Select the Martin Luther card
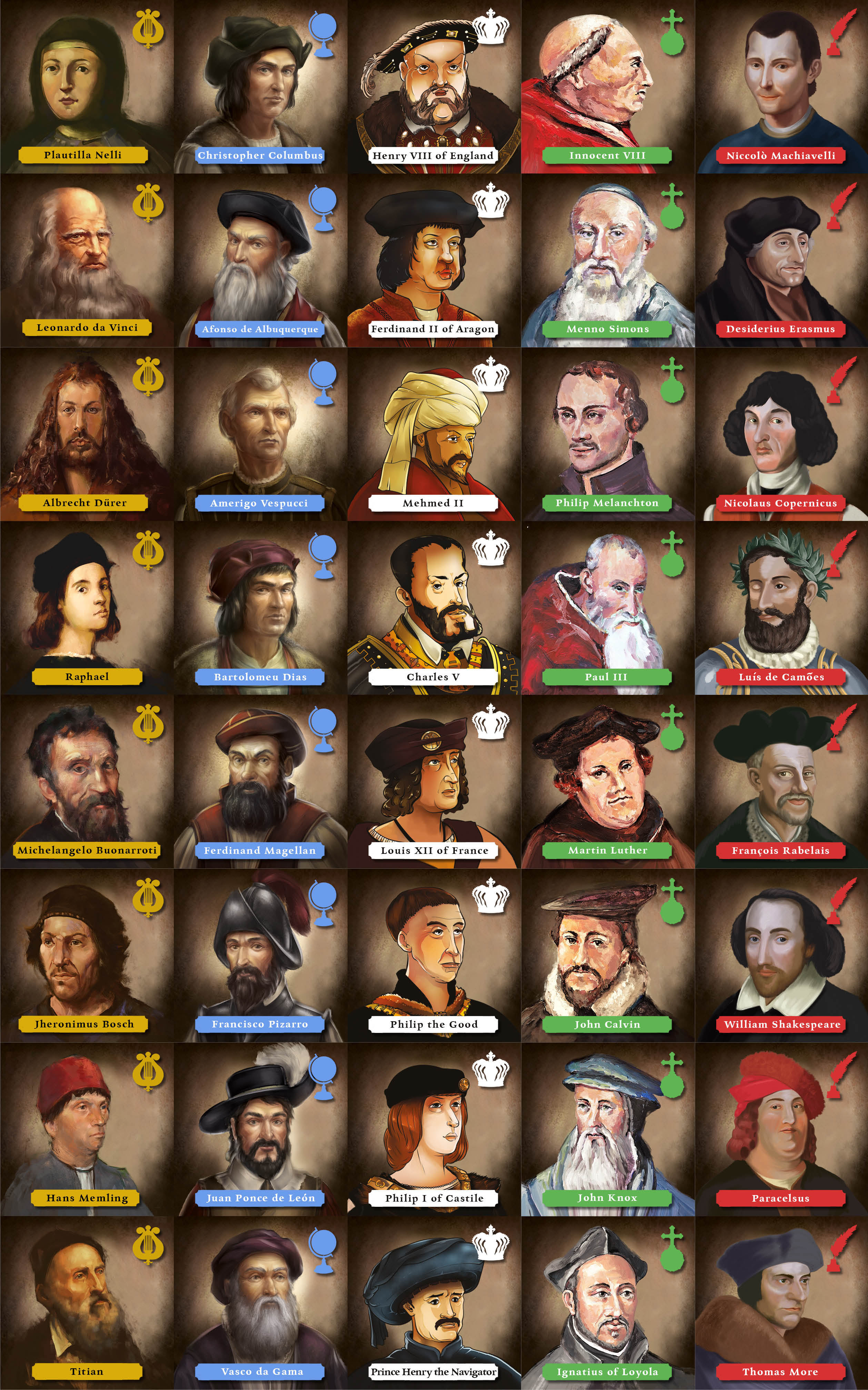The width and height of the screenshot is (868, 1390). coord(607,781)
